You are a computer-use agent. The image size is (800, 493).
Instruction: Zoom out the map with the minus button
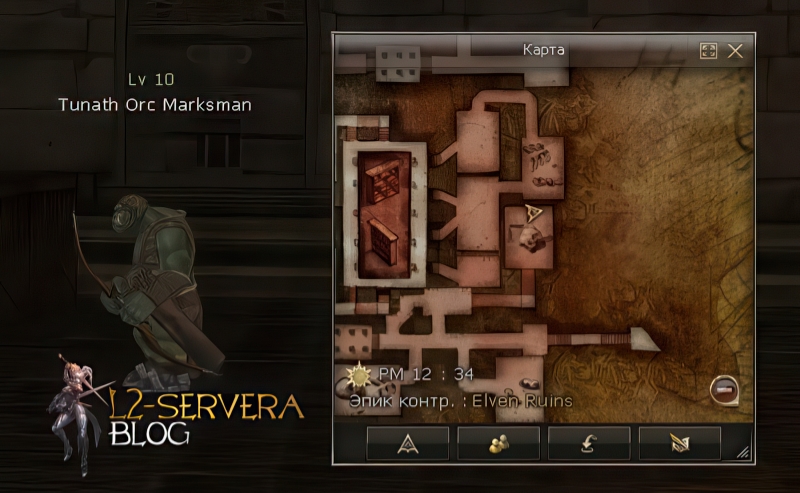coord(723,388)
